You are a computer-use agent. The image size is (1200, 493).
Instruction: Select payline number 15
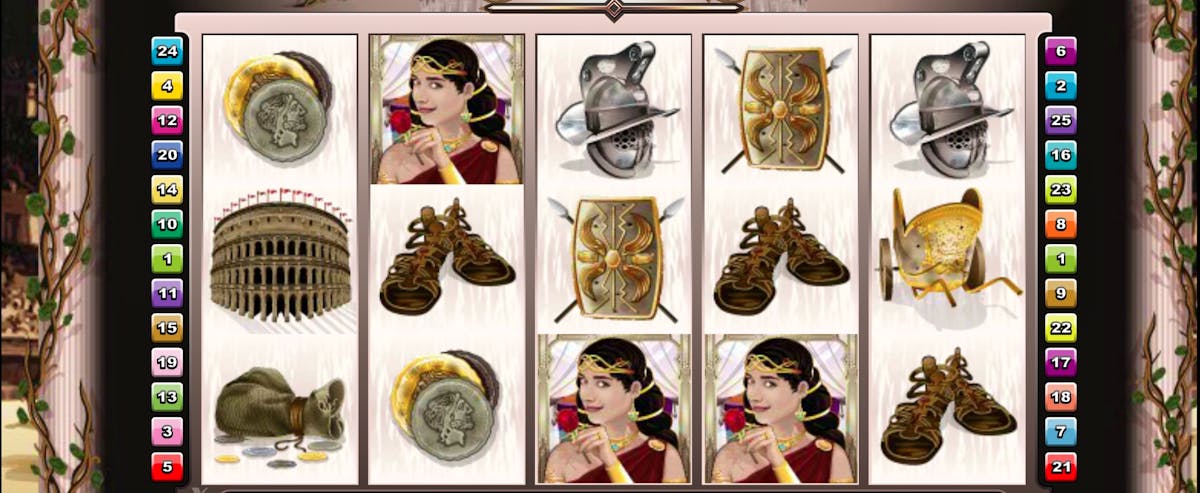(166, 327)
